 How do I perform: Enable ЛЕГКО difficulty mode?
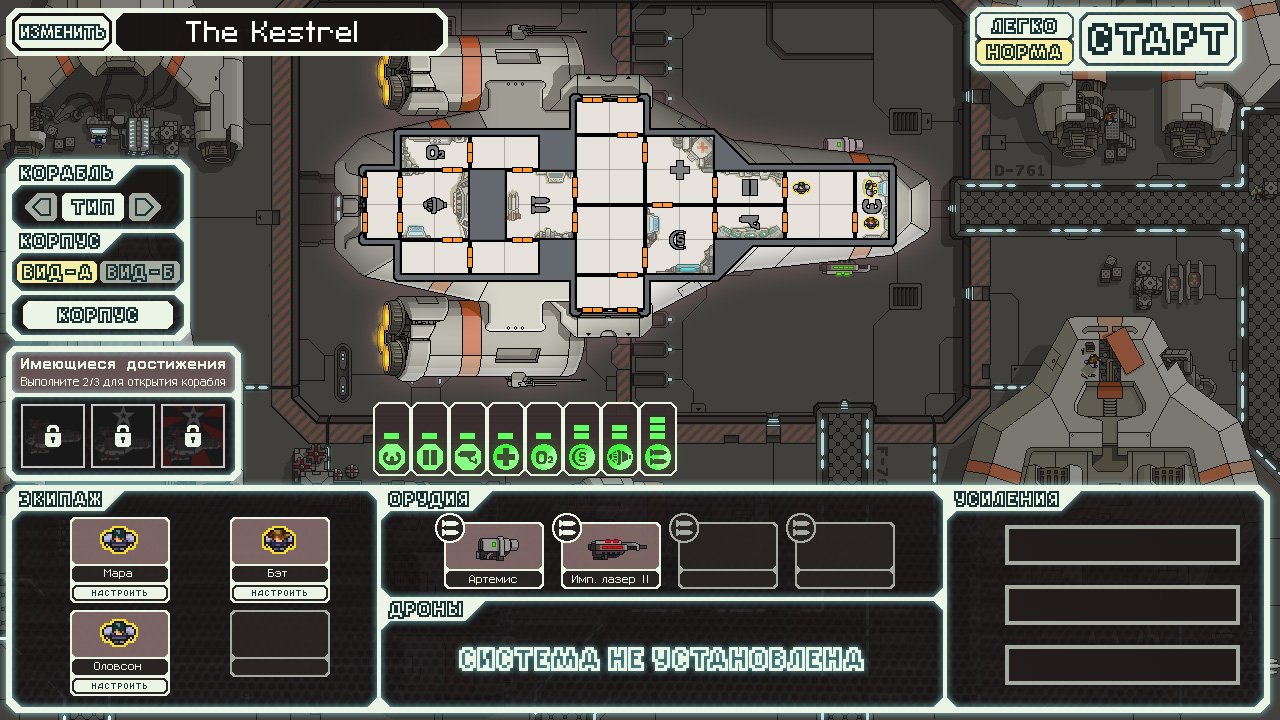point(1022,27)
